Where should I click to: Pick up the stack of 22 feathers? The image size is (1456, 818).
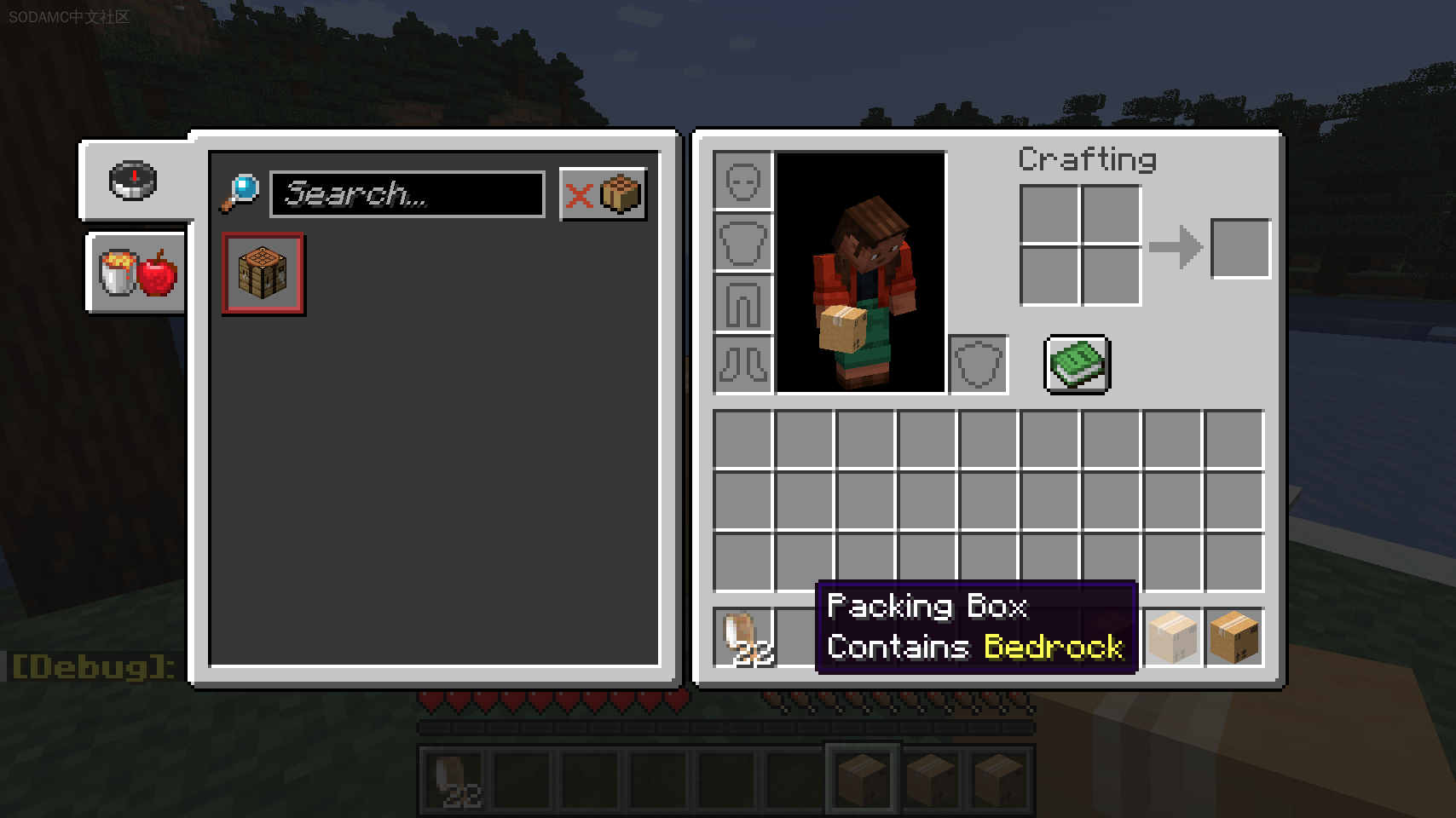pos(742,637)
